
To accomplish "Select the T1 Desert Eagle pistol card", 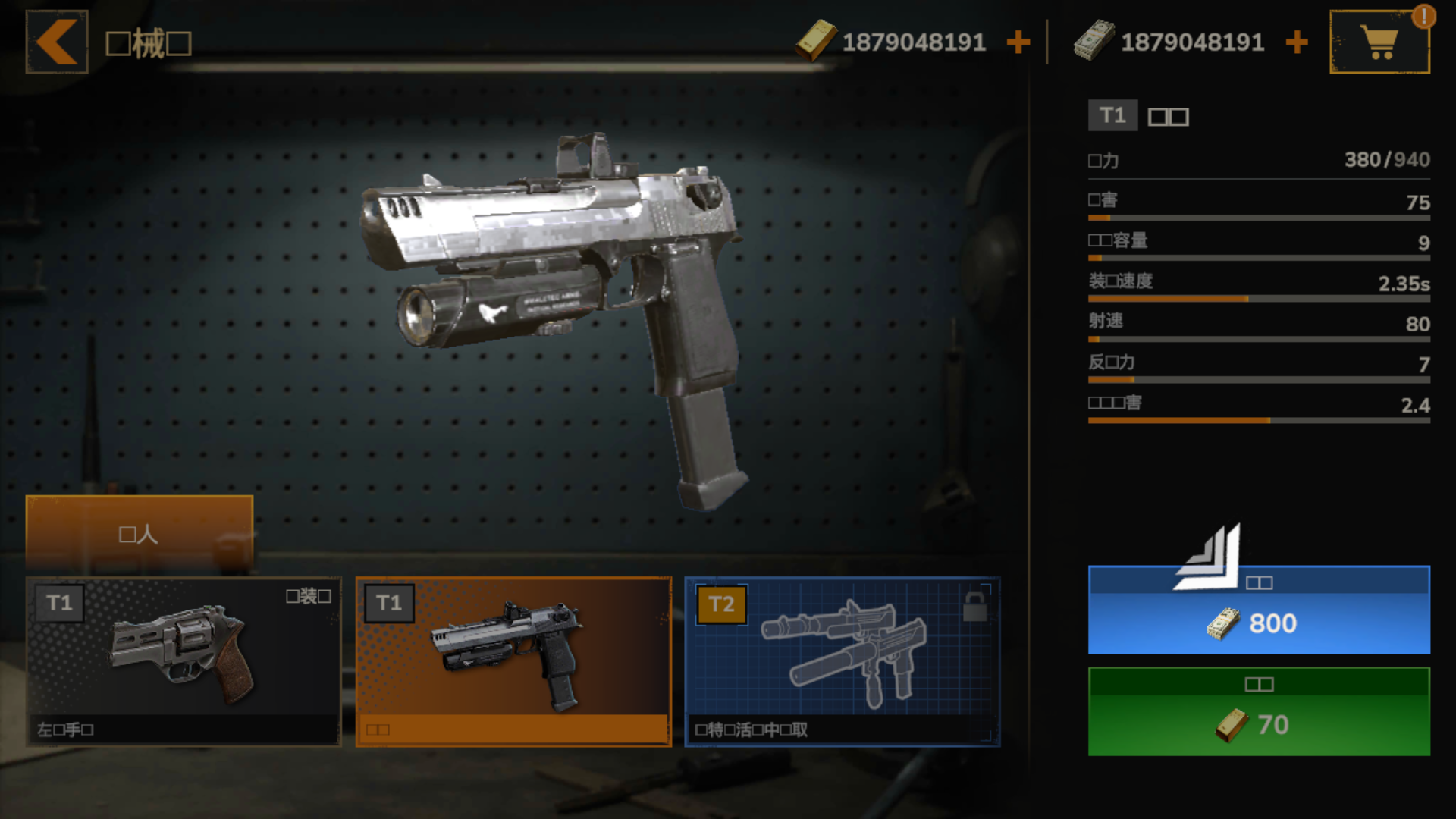I will [x=513, y=661].
